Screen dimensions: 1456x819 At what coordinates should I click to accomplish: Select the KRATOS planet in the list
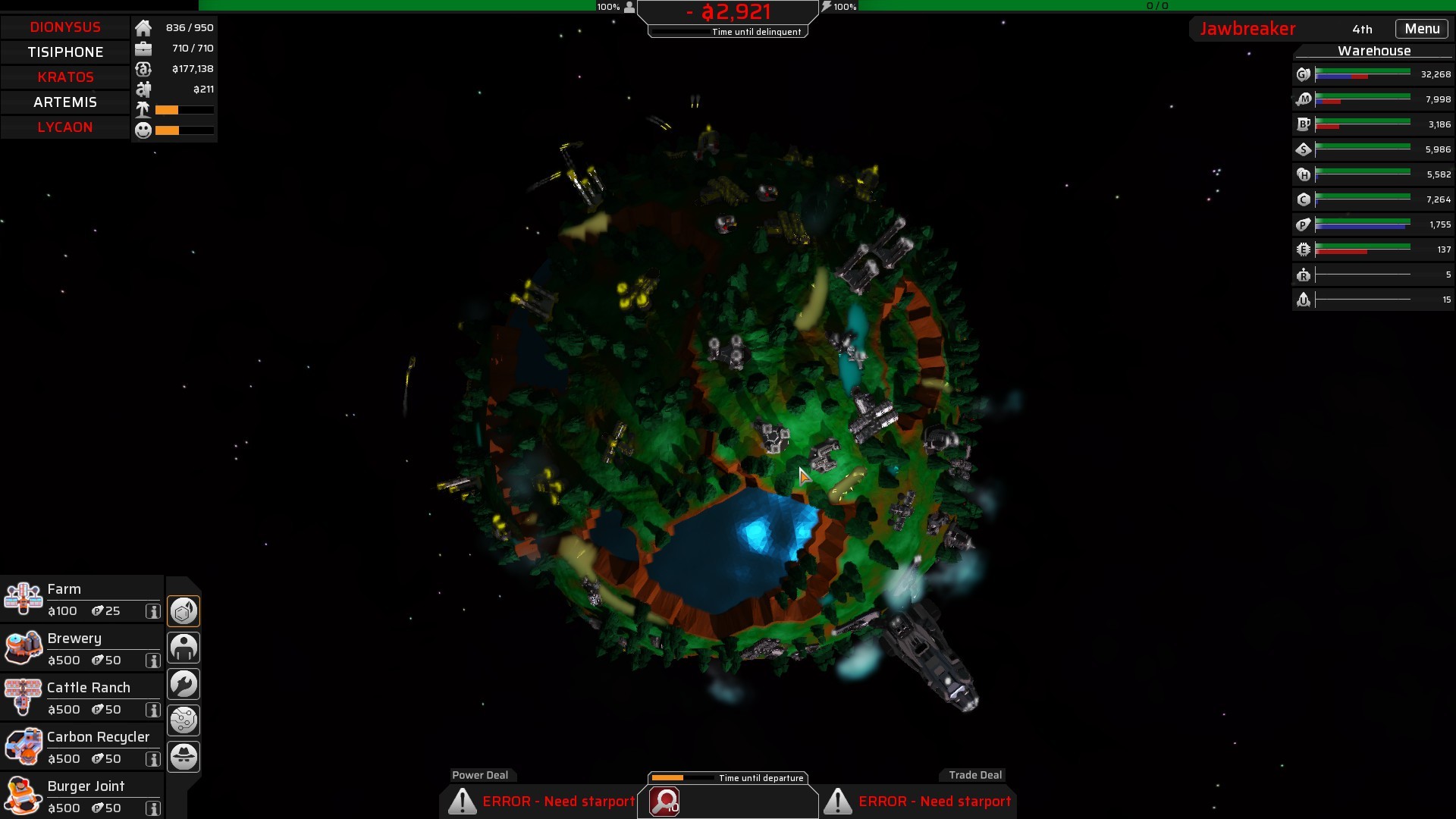(65, 77)
